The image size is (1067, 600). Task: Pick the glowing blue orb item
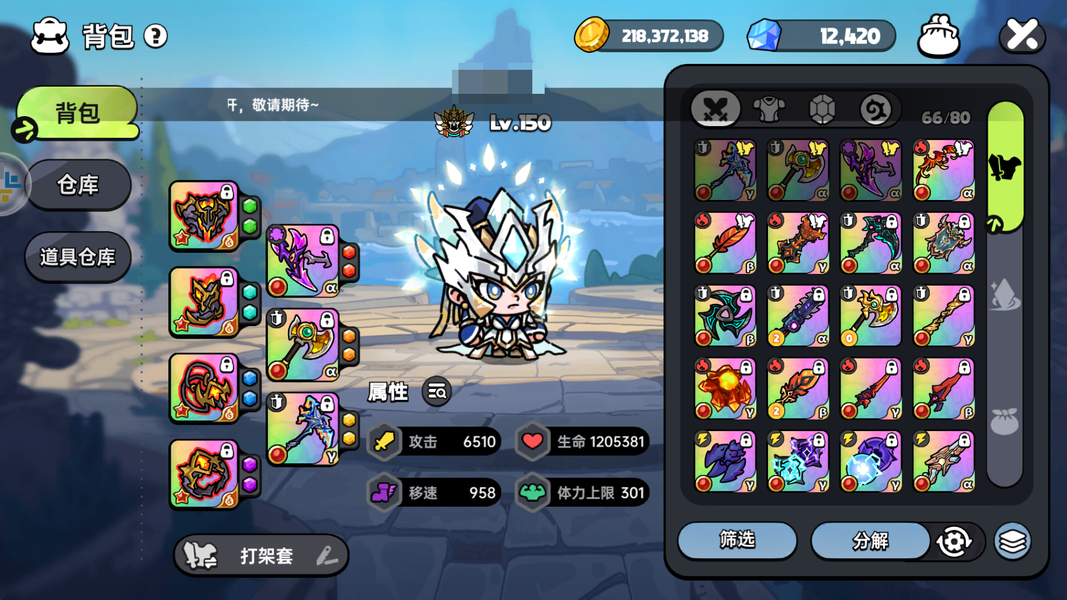pos(870,462)
